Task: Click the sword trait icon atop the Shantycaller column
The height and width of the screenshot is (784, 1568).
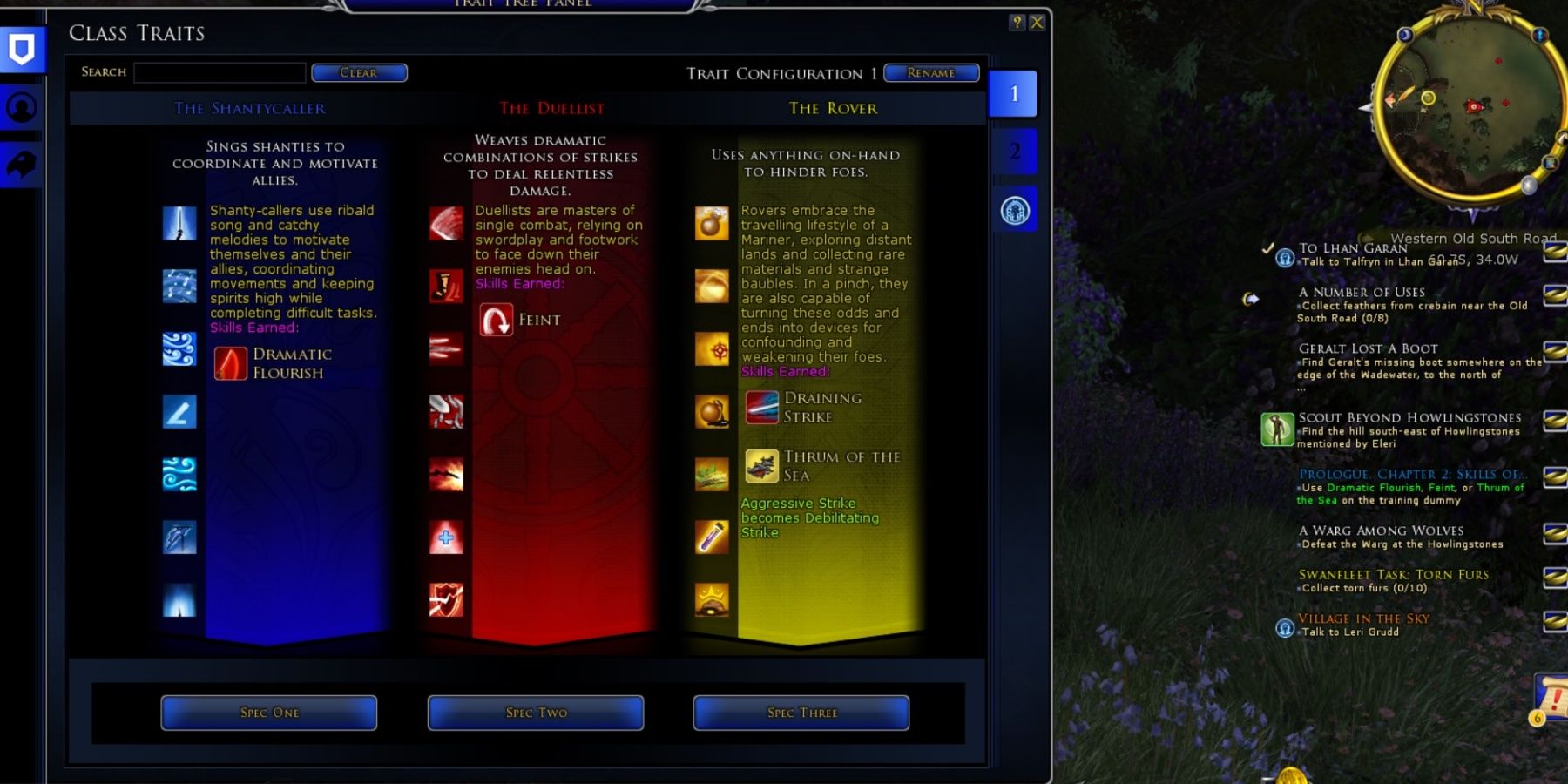Action: click(x=179, y=223)
